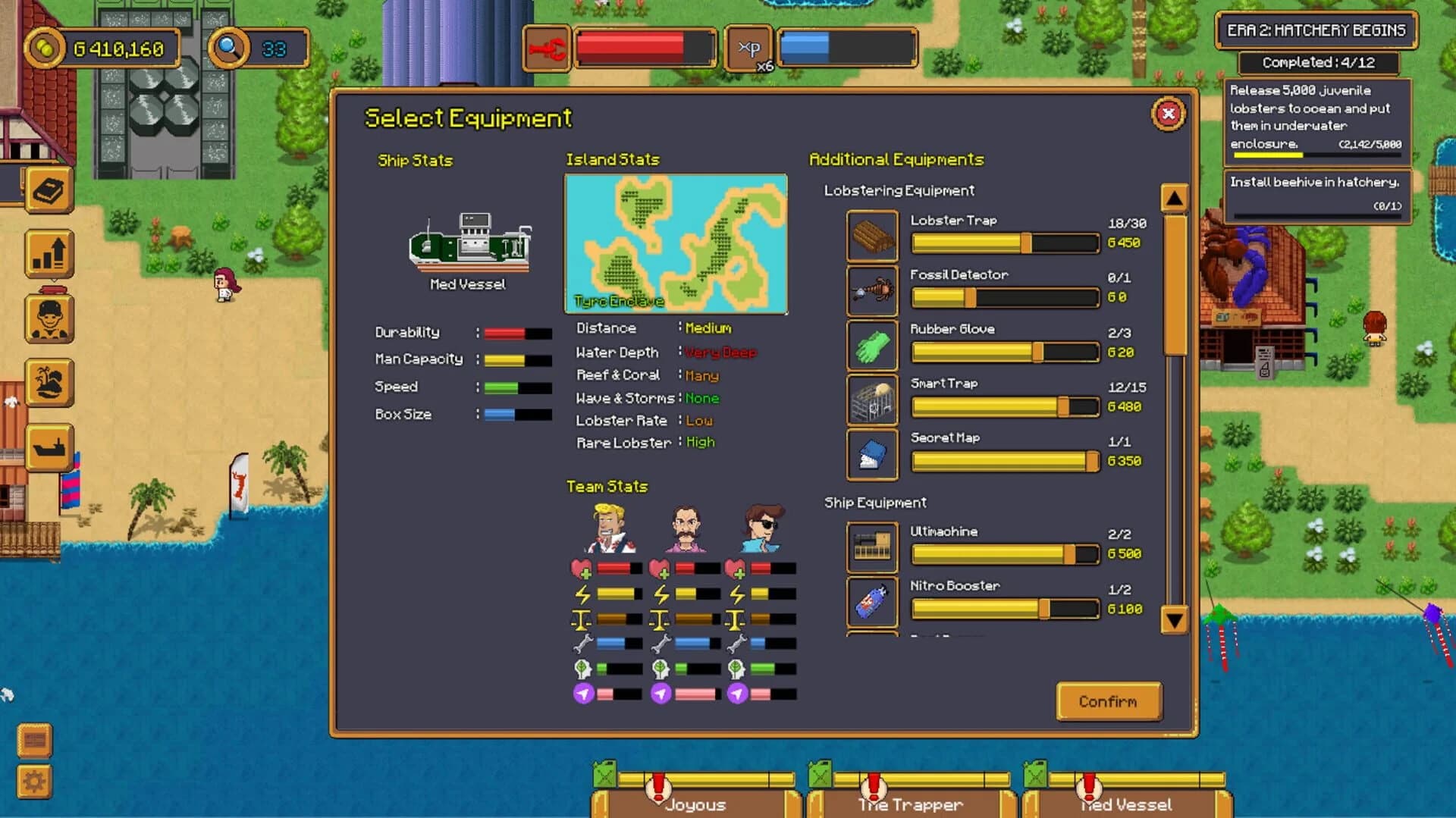Select the Lobster Trap equipment icon
The height and width of the screenshot is (818, 1456).
(x=871, y=237)
